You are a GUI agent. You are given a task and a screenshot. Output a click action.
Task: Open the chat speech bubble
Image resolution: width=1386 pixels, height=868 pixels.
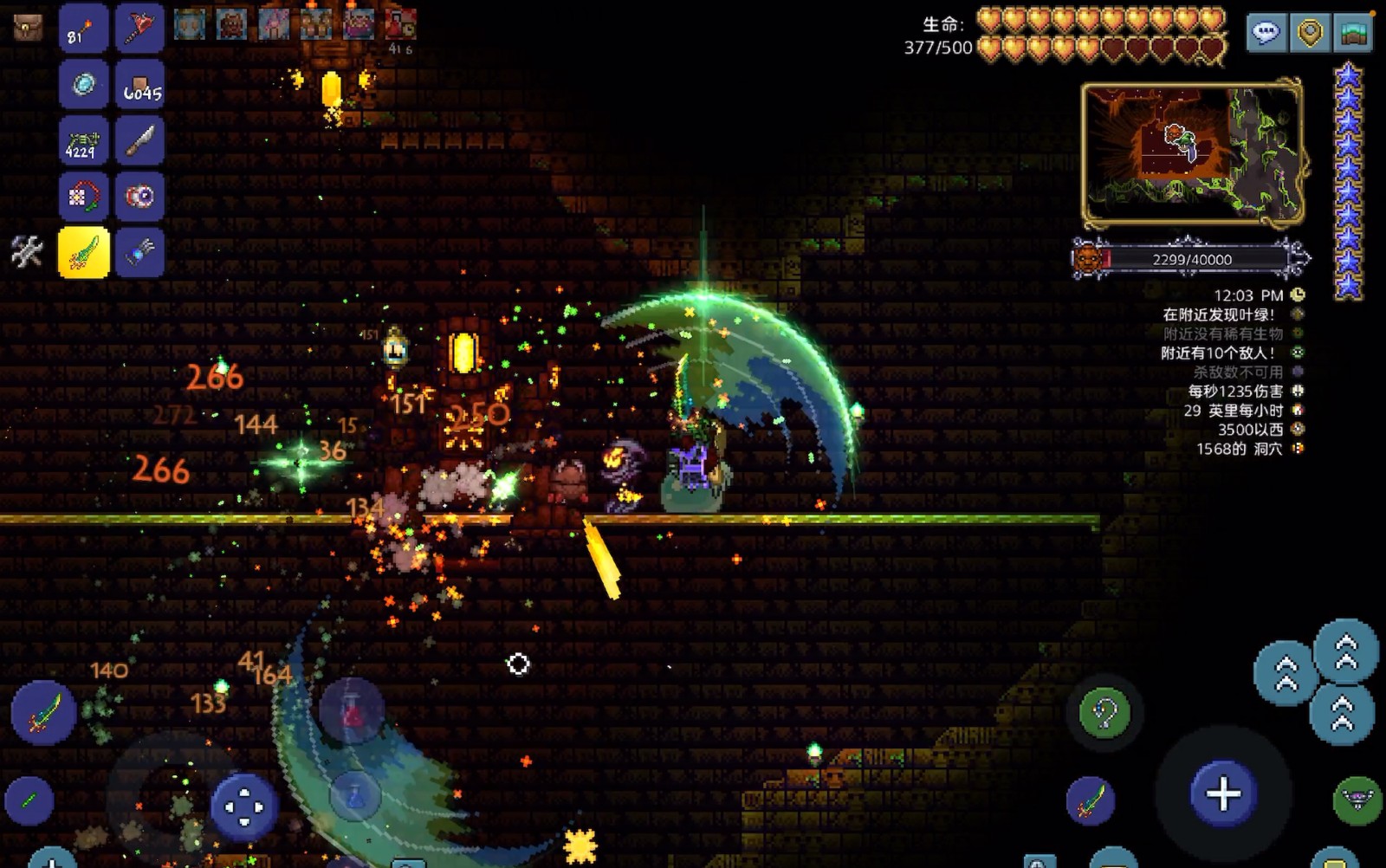tap(1266, 34)
